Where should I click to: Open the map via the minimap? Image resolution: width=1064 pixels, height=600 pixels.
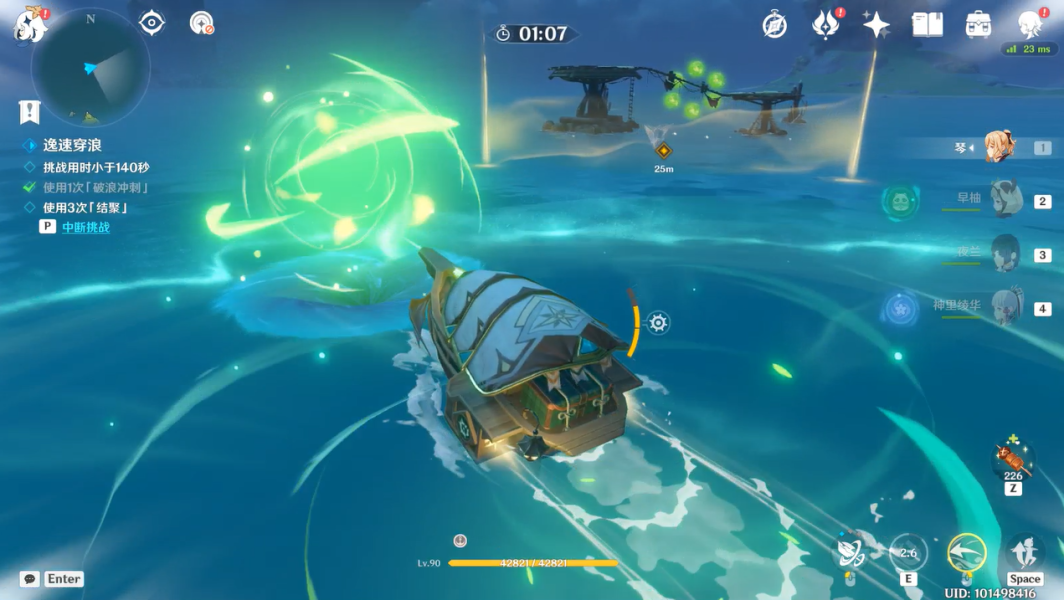tap(90, 68)
